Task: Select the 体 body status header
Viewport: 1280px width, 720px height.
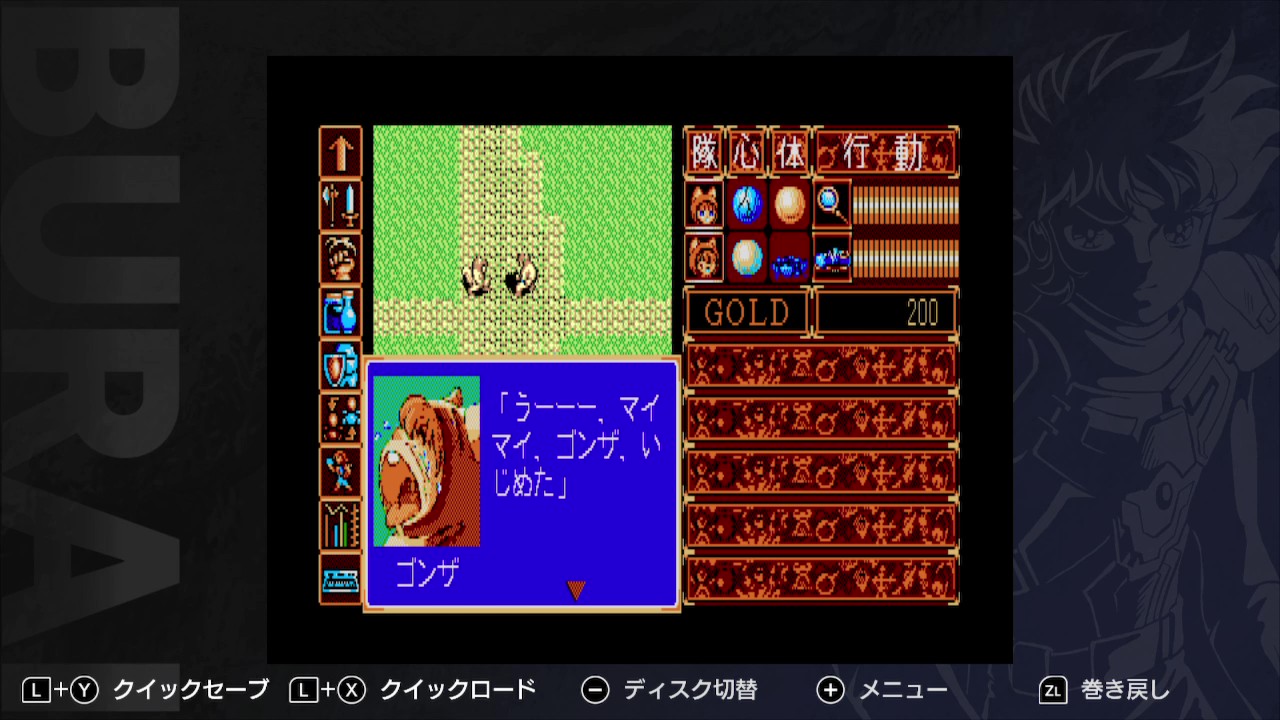Action: point(790,150)
